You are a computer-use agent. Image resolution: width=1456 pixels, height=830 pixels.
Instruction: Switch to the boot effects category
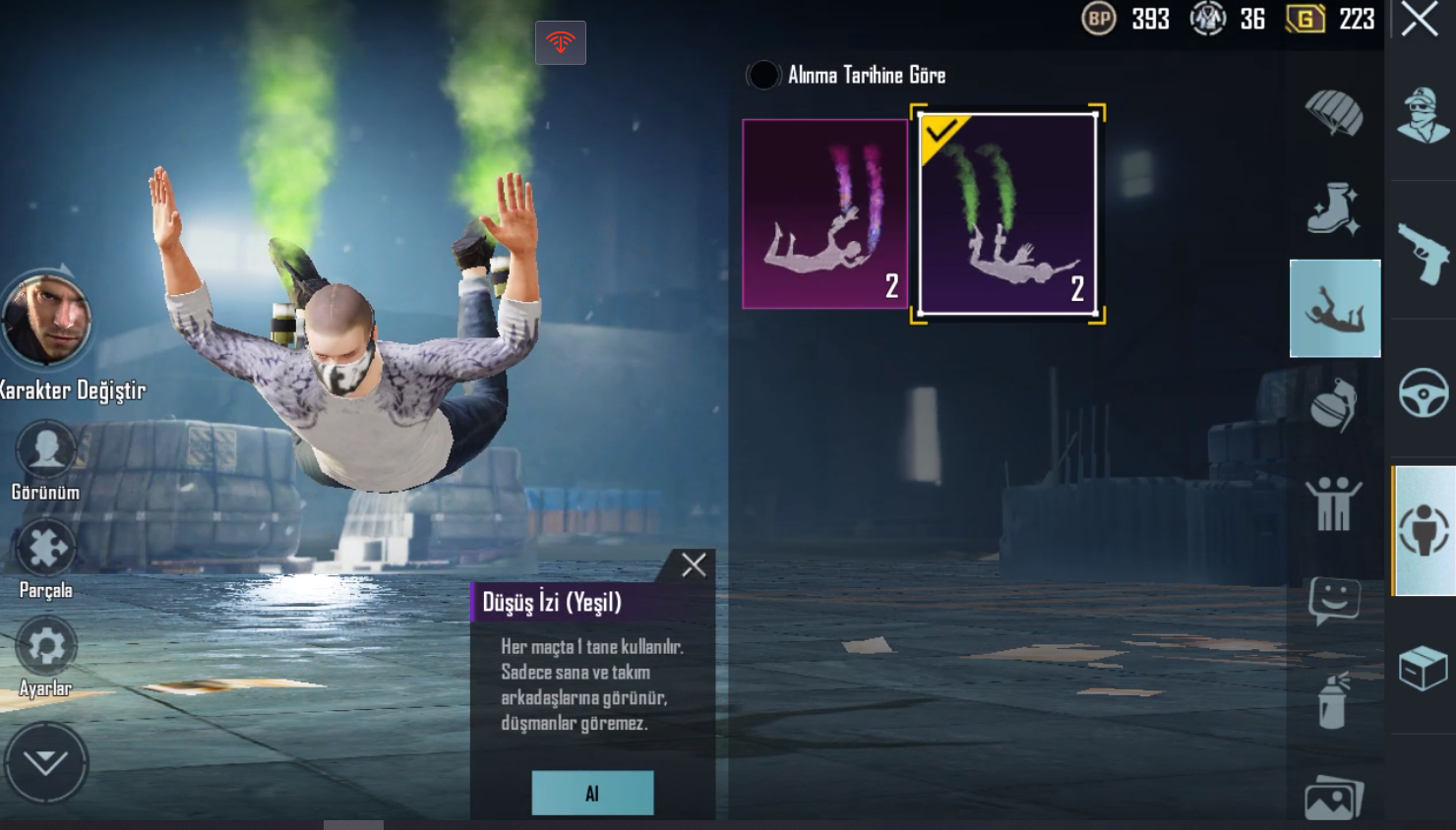point(1334,209)
